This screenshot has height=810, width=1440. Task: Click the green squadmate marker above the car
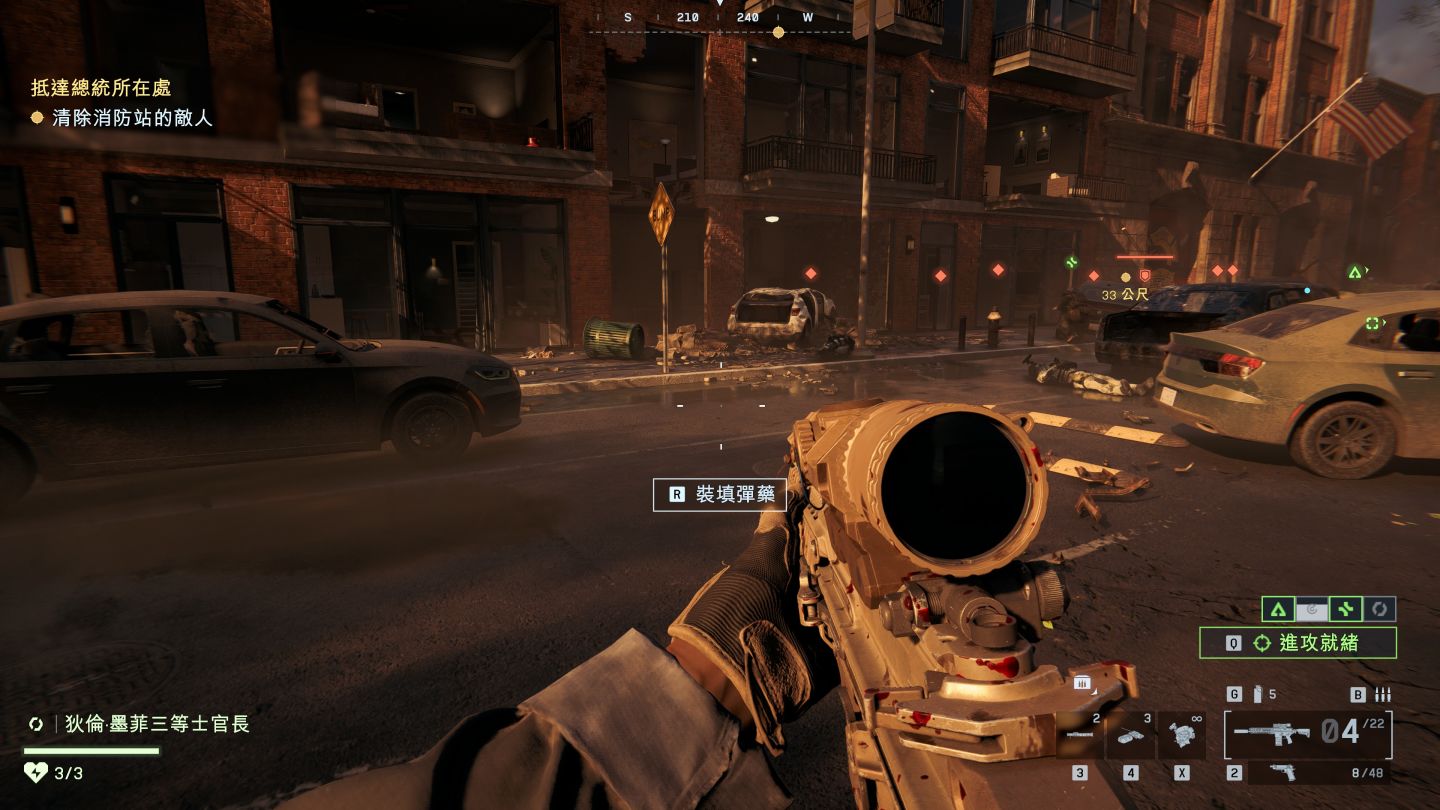tap(1355, 272)
